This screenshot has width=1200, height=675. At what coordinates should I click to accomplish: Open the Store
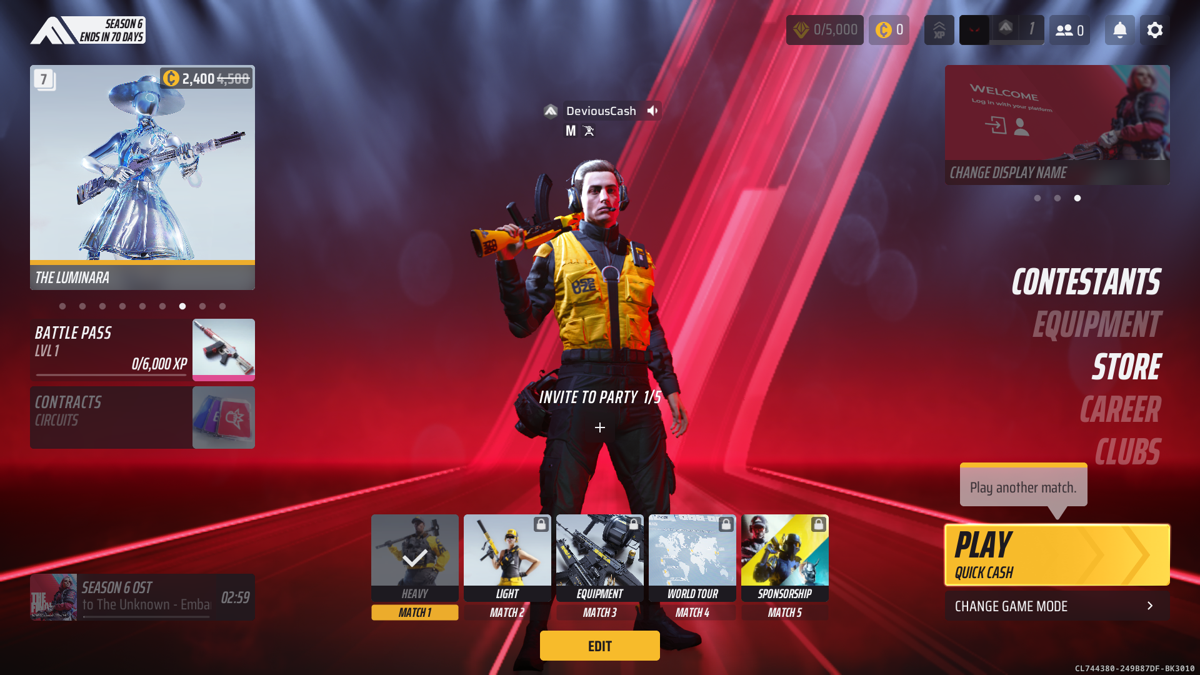[x=1126, y=367]
